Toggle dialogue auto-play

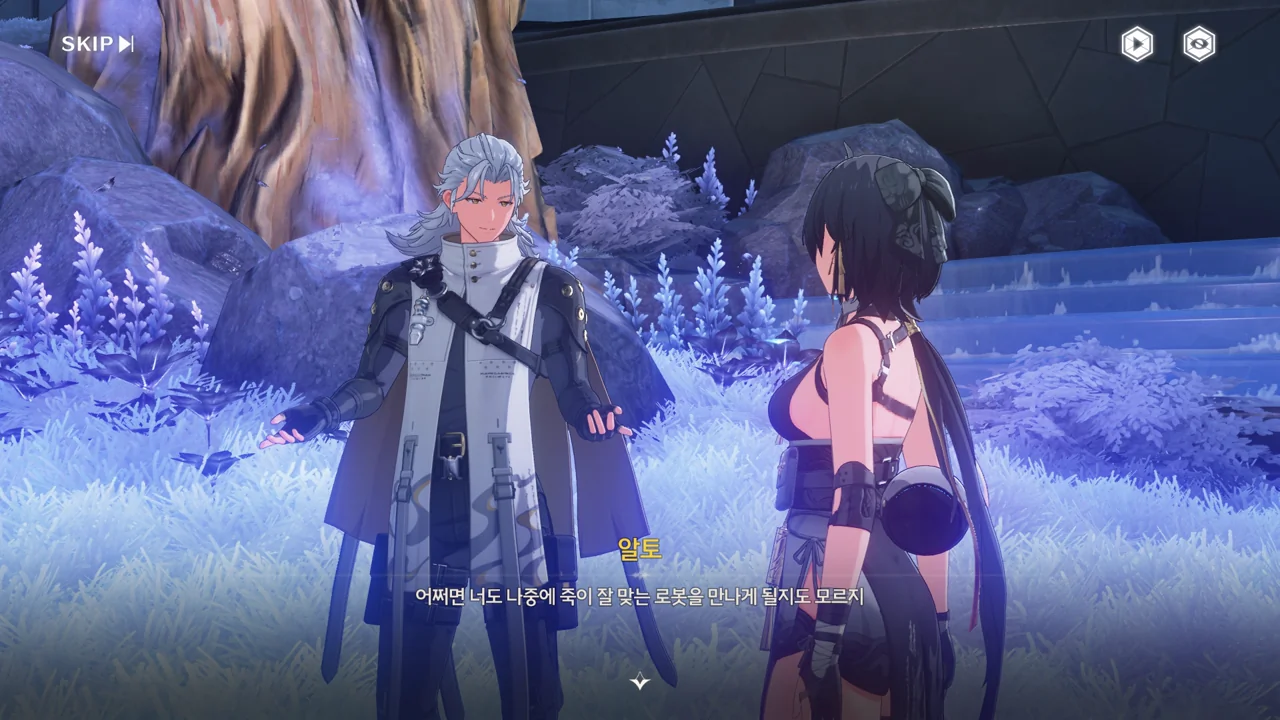1136,44
